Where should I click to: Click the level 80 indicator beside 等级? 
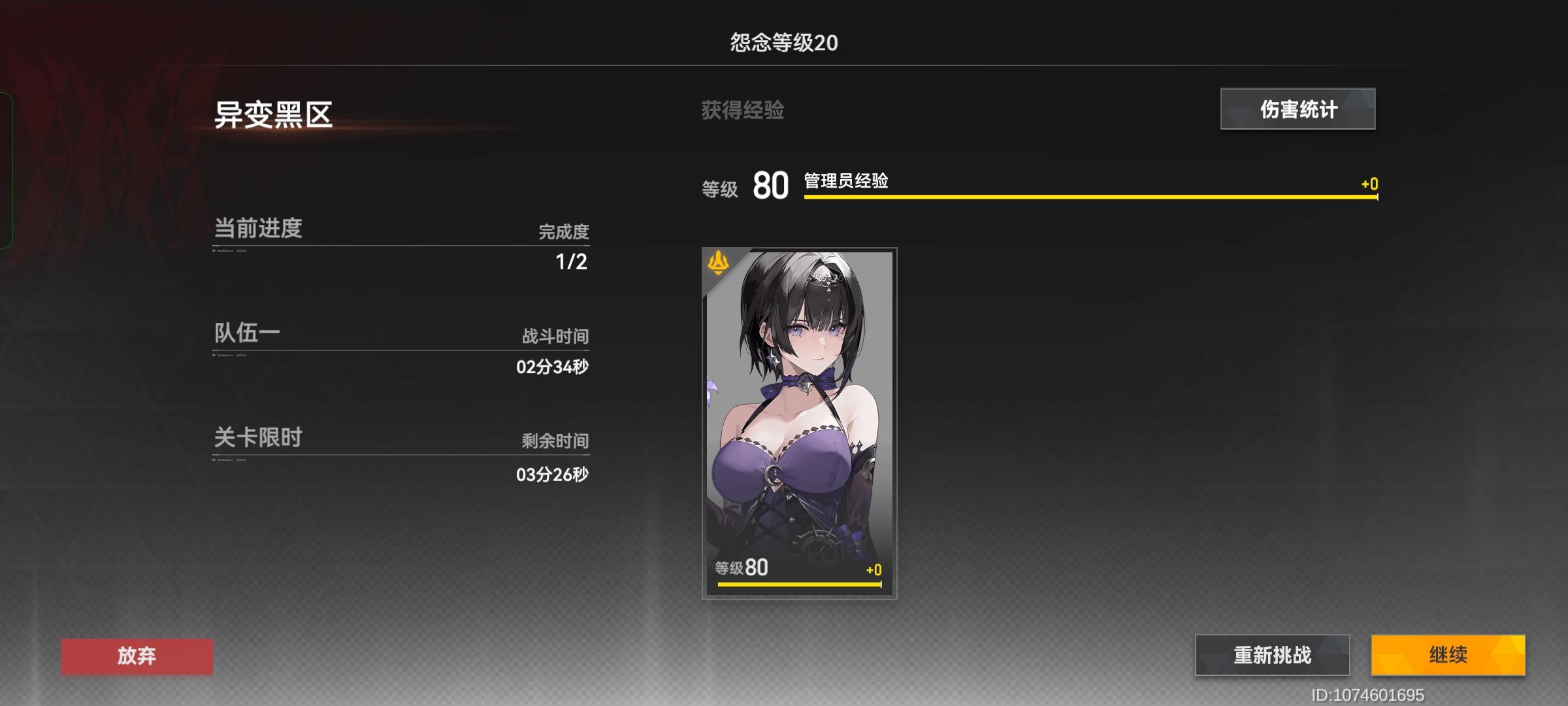coord(770,188)
